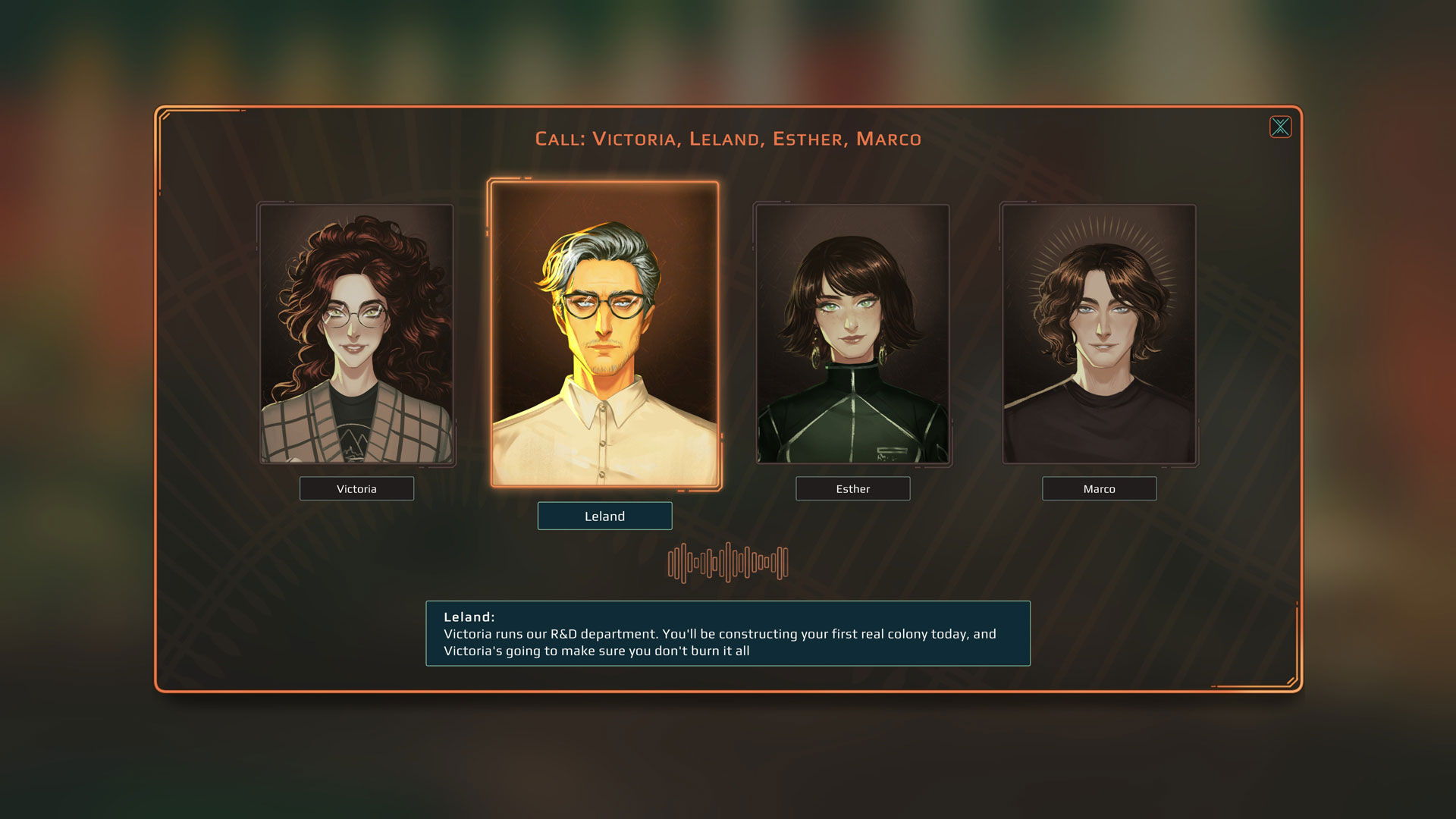Viewport: 1456px width, 819px height.
Task: Click the Esther name label
Action: 852,489
